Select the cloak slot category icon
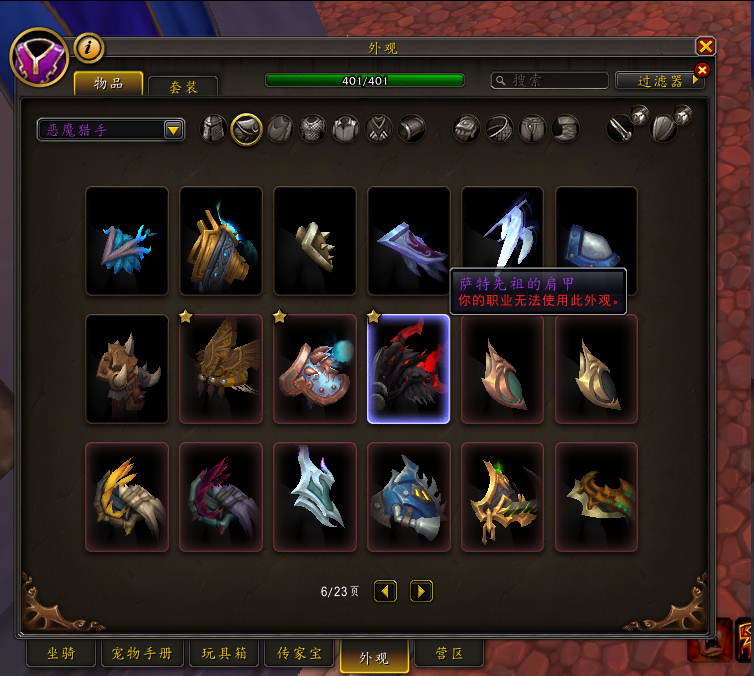Image resolution: width=754 pixels, height=676 pixels. click(x=280, y=129)
